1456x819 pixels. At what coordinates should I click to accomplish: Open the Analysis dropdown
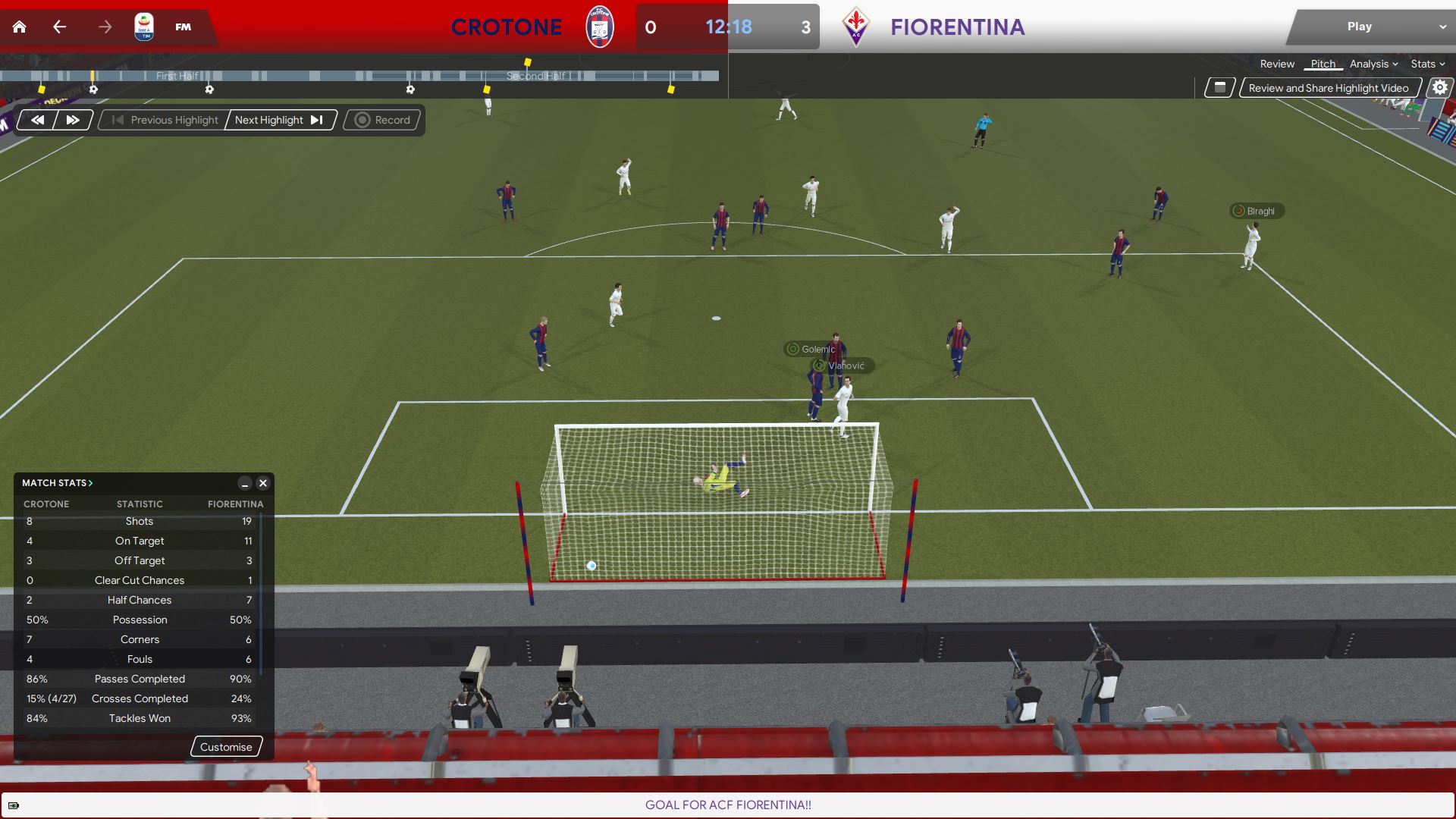[x=1373, y=64]
